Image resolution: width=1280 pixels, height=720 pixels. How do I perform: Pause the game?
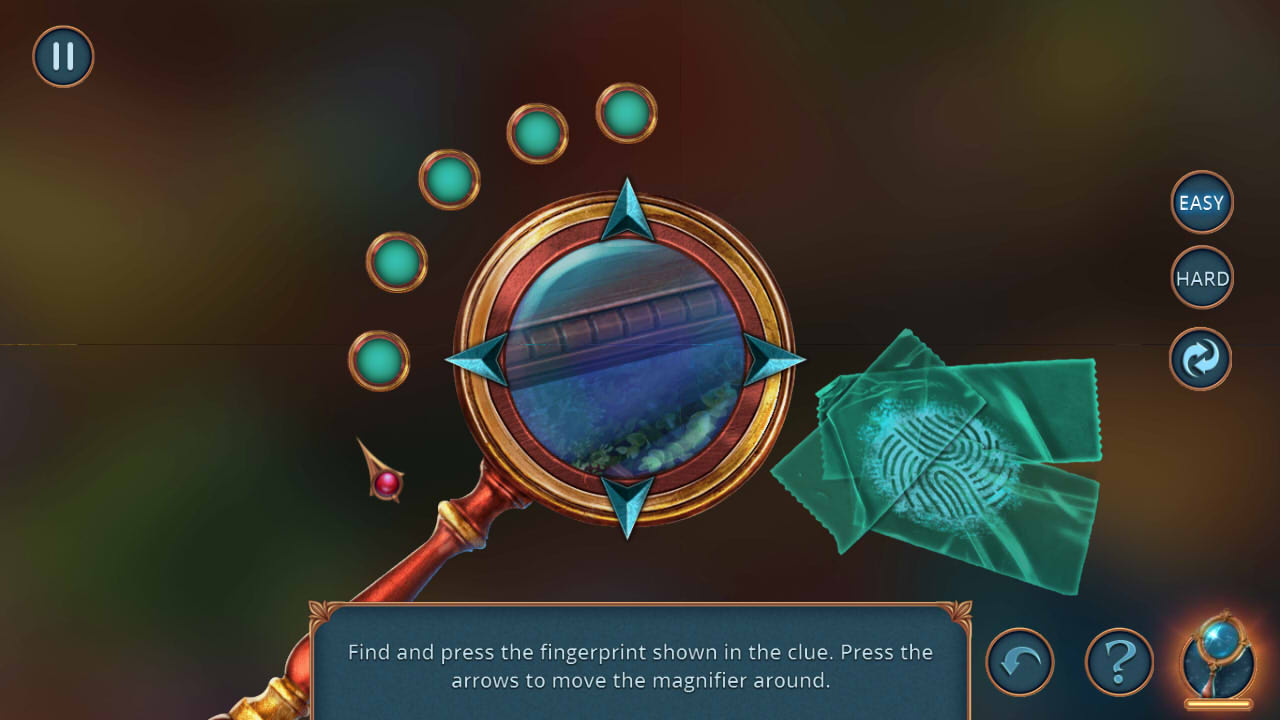point(62,56)
